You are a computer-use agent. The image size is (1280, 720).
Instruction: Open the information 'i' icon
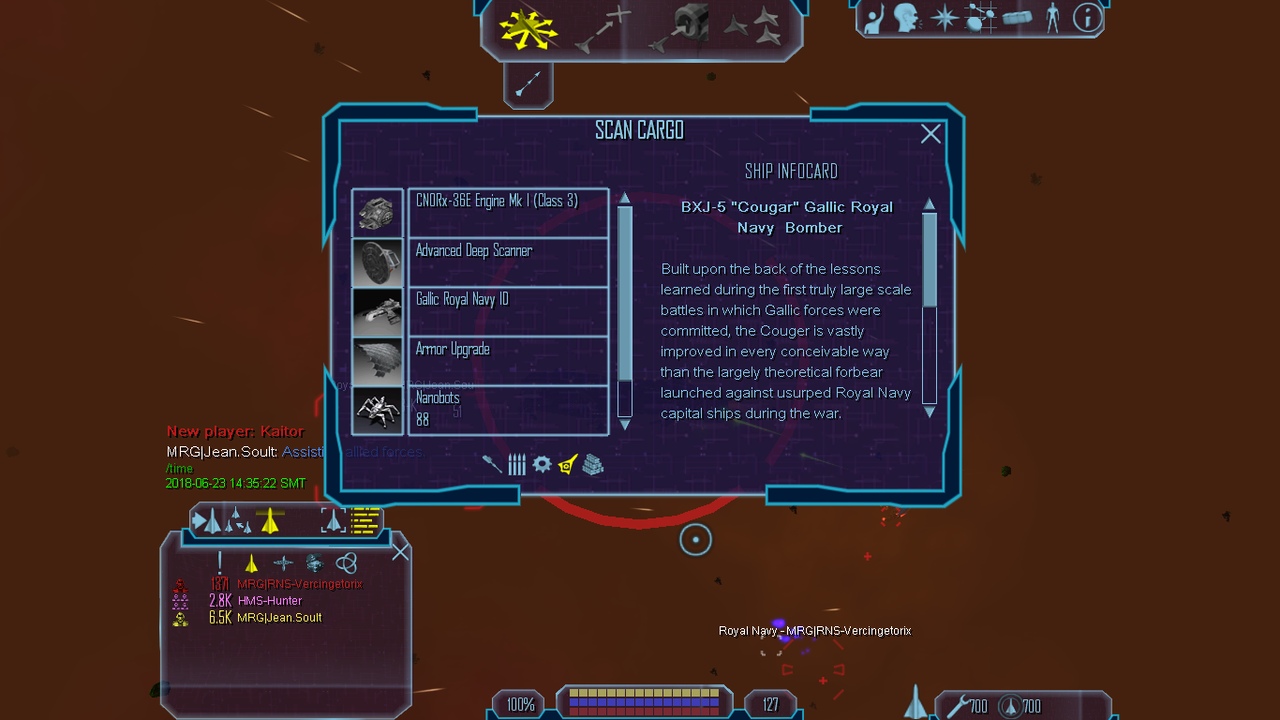[x=1087, y=18]
